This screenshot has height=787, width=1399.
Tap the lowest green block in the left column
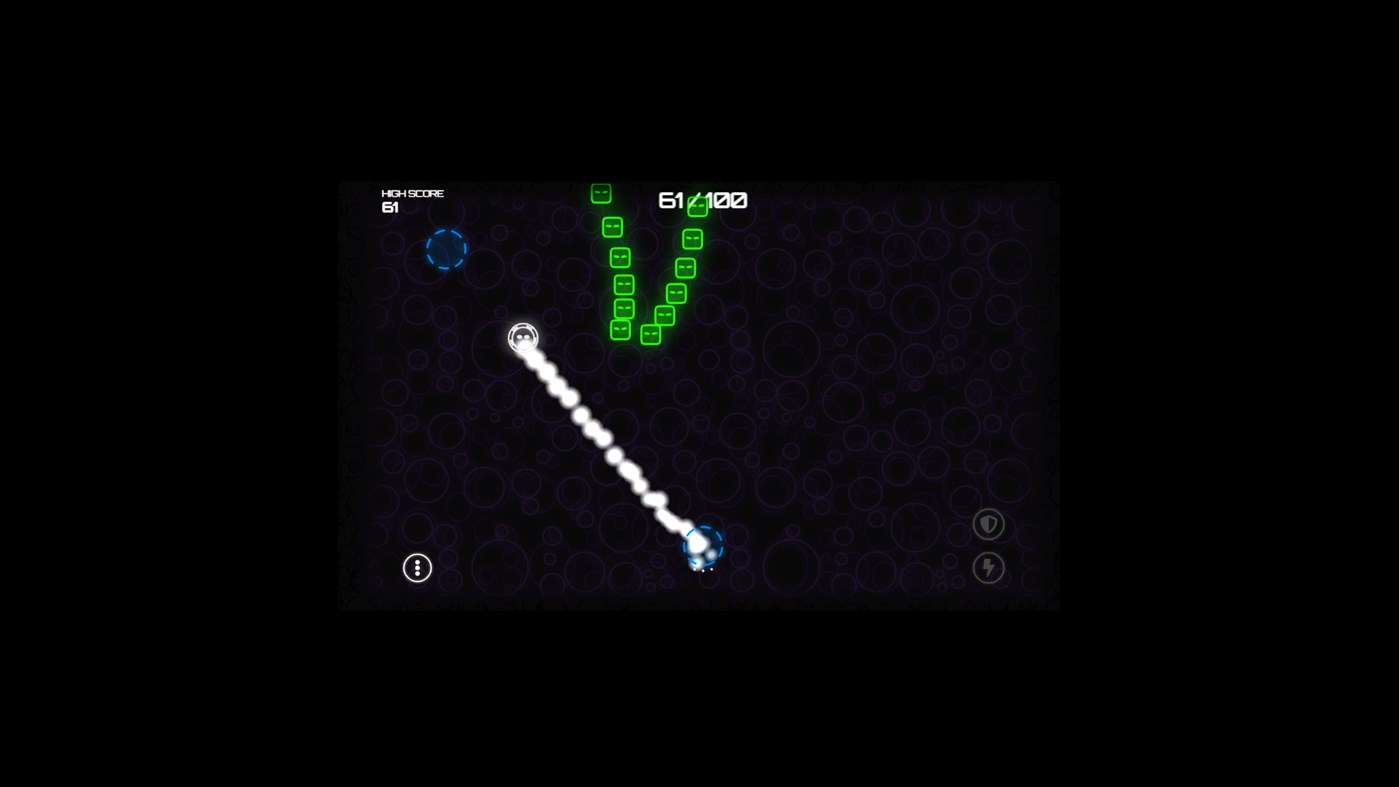pyautogui.click(x=620, y=330)
